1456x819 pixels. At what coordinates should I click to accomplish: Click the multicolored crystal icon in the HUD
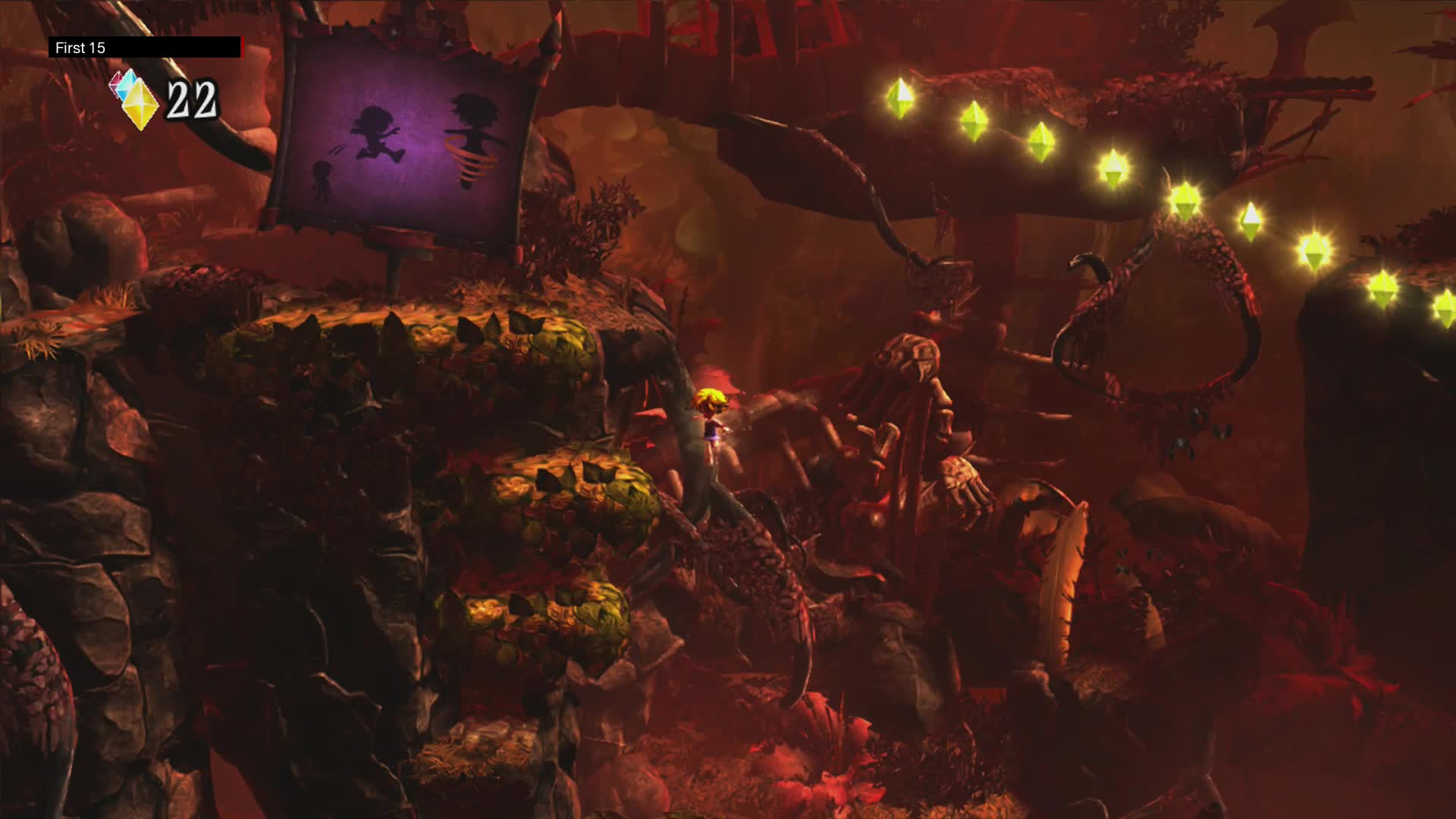tap(130, 99)
